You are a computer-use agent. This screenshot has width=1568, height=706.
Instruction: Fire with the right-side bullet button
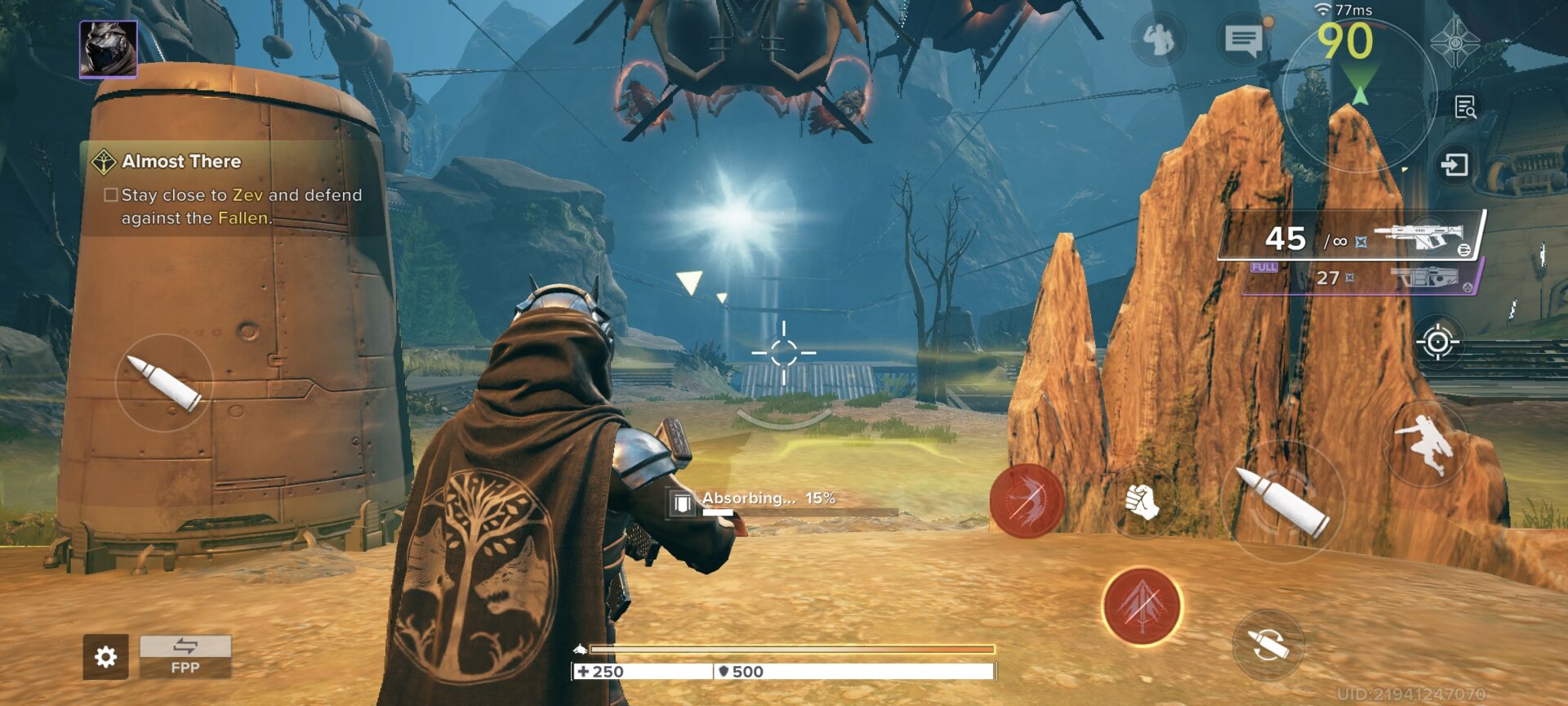[x=1281, y=501]
